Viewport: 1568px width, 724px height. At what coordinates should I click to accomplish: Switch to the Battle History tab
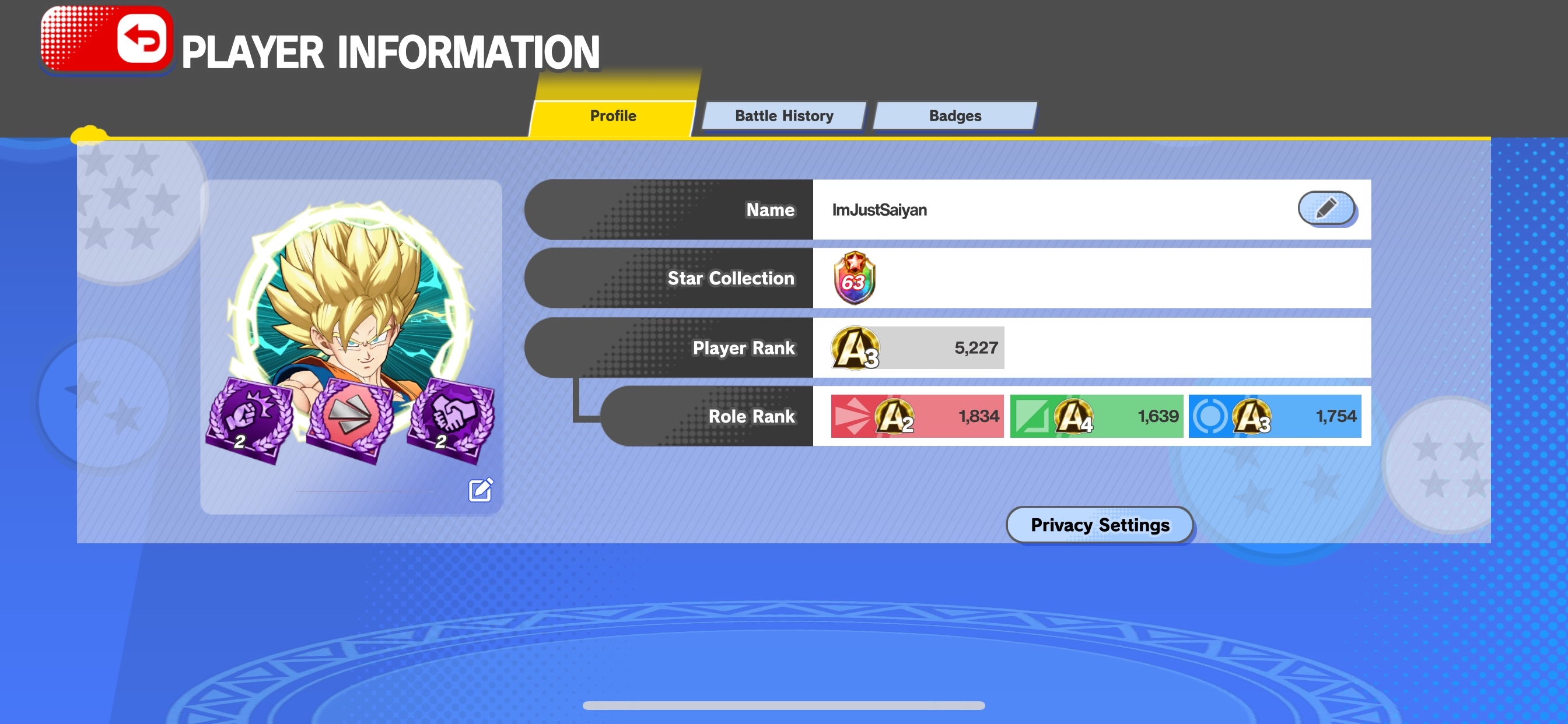[783, 115]
